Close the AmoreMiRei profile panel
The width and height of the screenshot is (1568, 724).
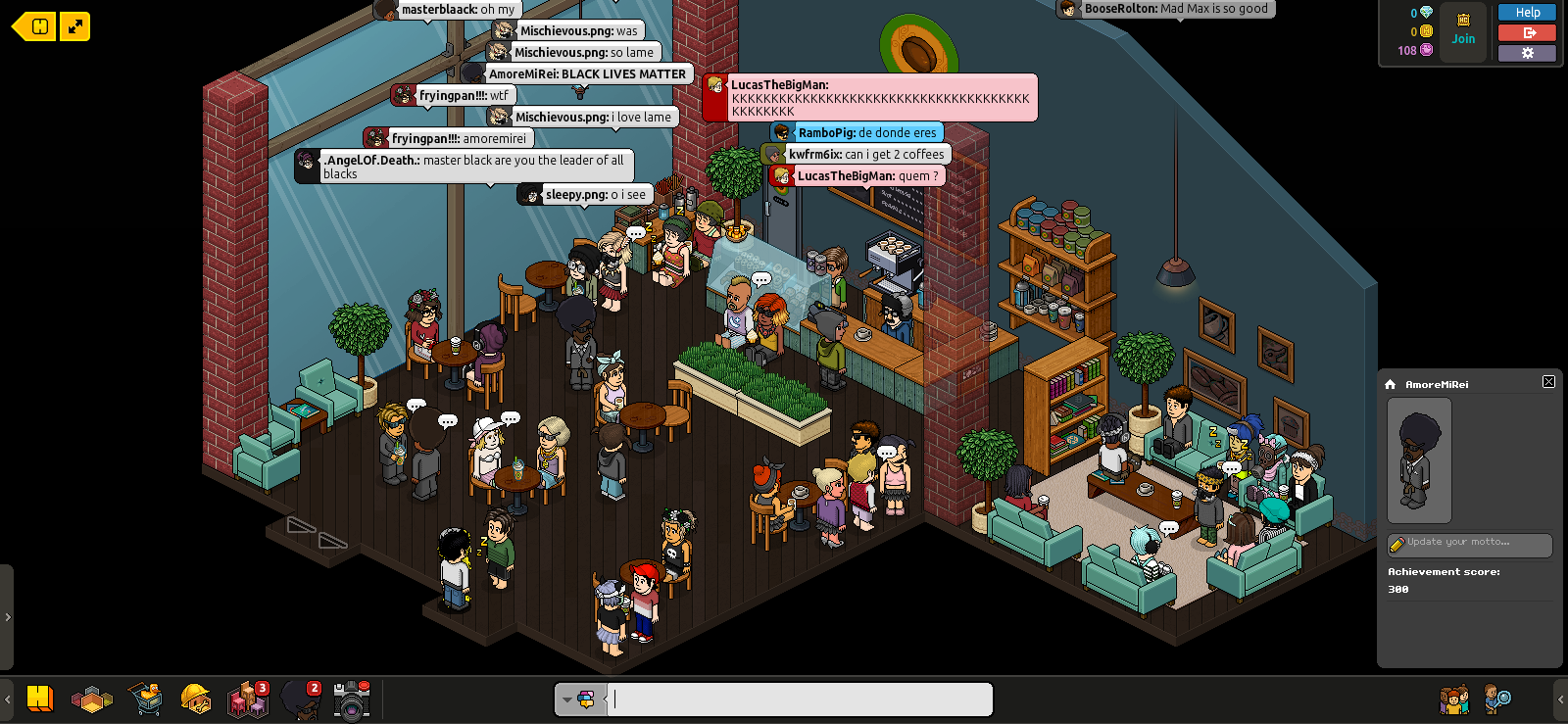click(x=1548, y=382)
